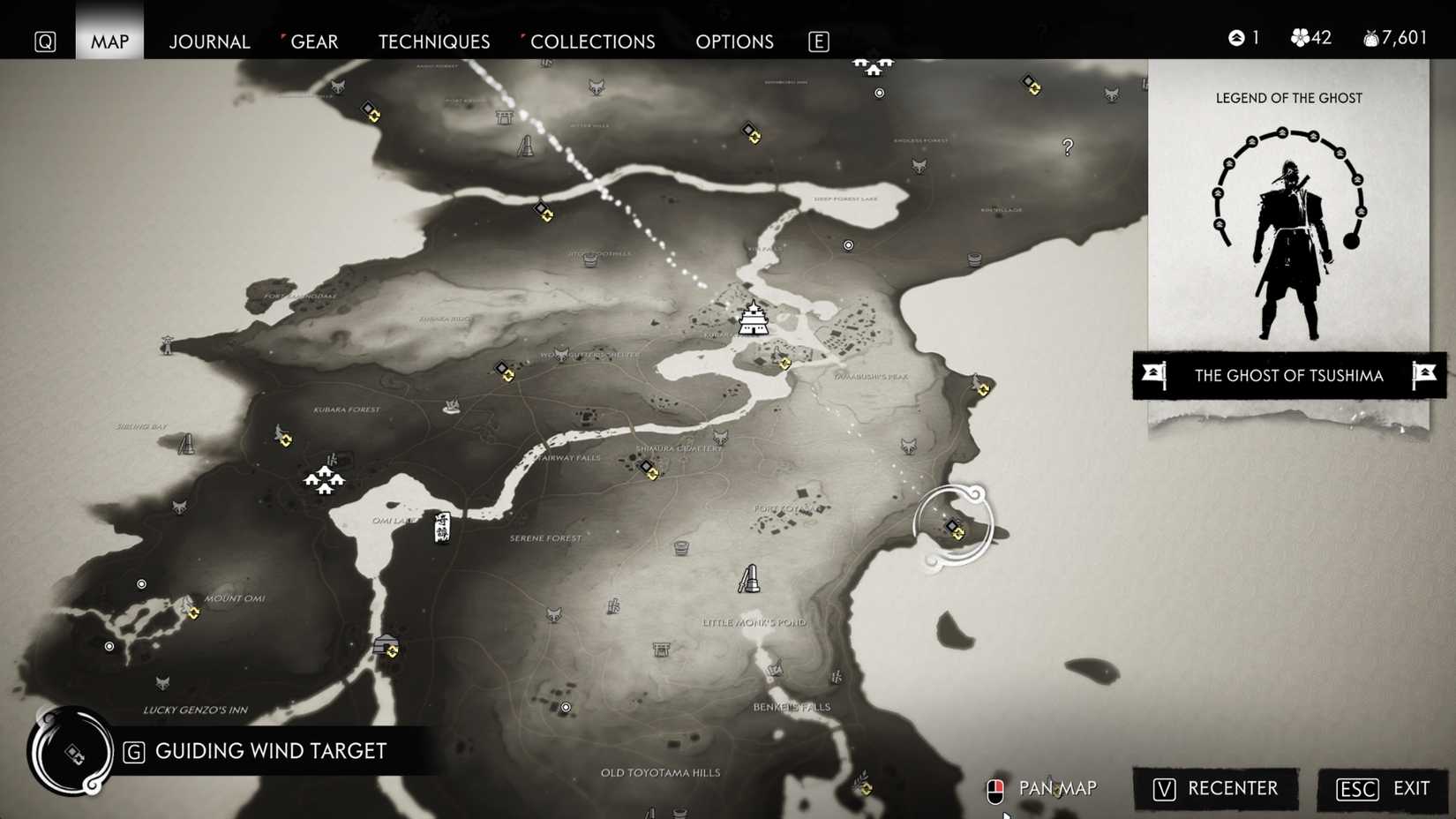Viewport: 1456px width, 819px height.
Task: Click the lighthouse icon near Sibling Bay
Action: (x=187, y=444)
